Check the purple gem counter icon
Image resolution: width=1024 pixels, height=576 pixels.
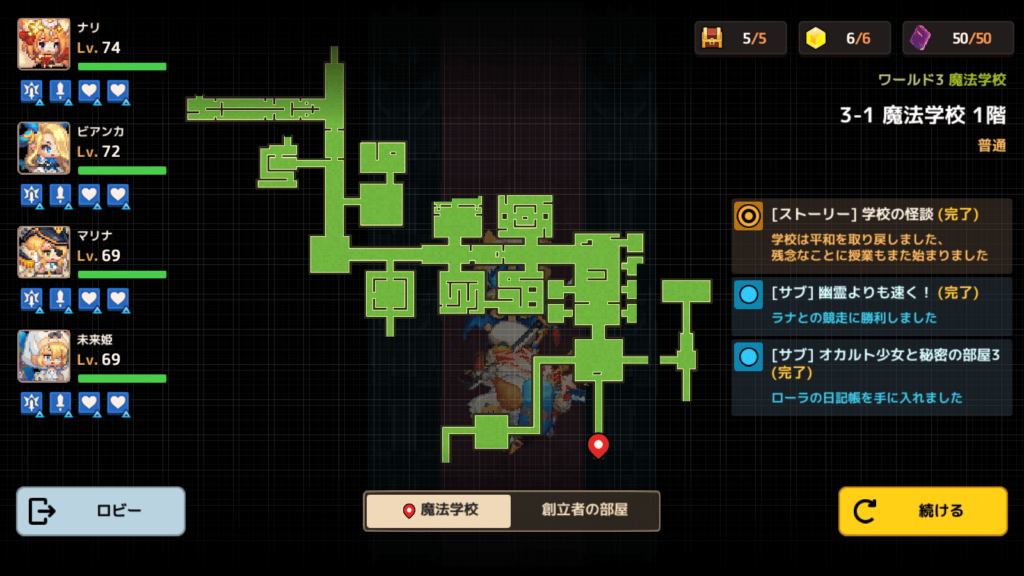(x=921, y=38)
